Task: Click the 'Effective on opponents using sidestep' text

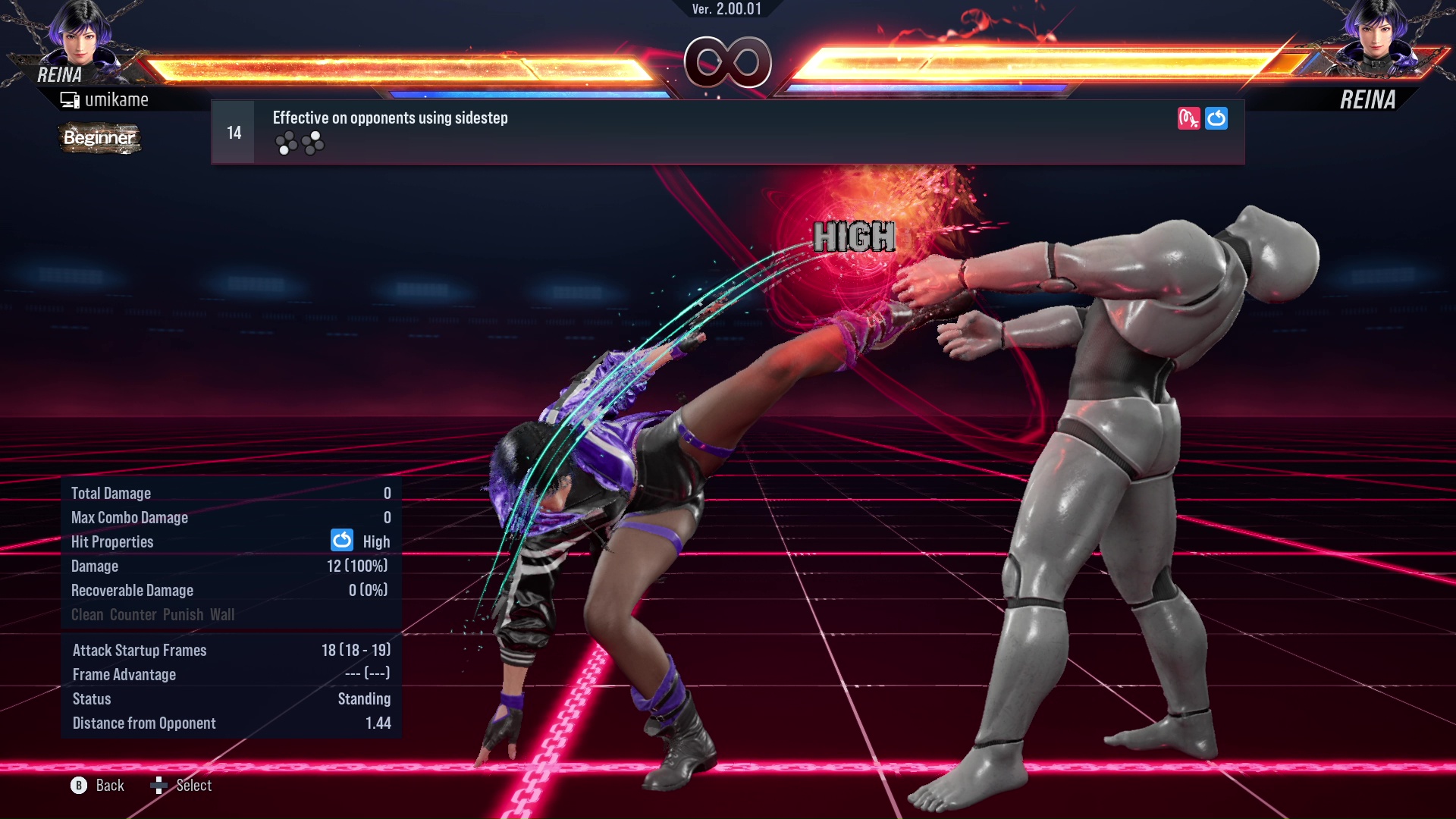Action: click(x=390, y=118)
